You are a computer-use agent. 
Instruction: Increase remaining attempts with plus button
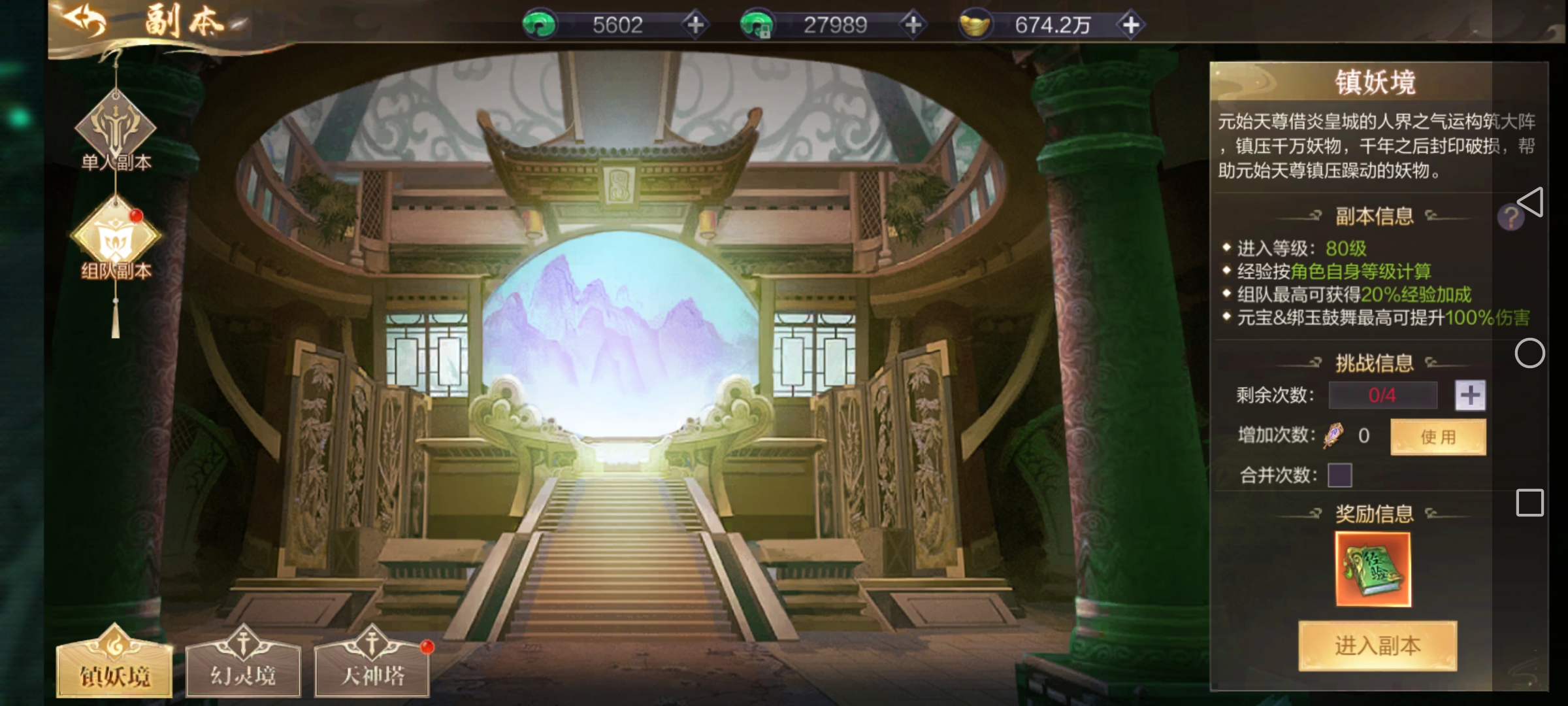pos(1470,395)
